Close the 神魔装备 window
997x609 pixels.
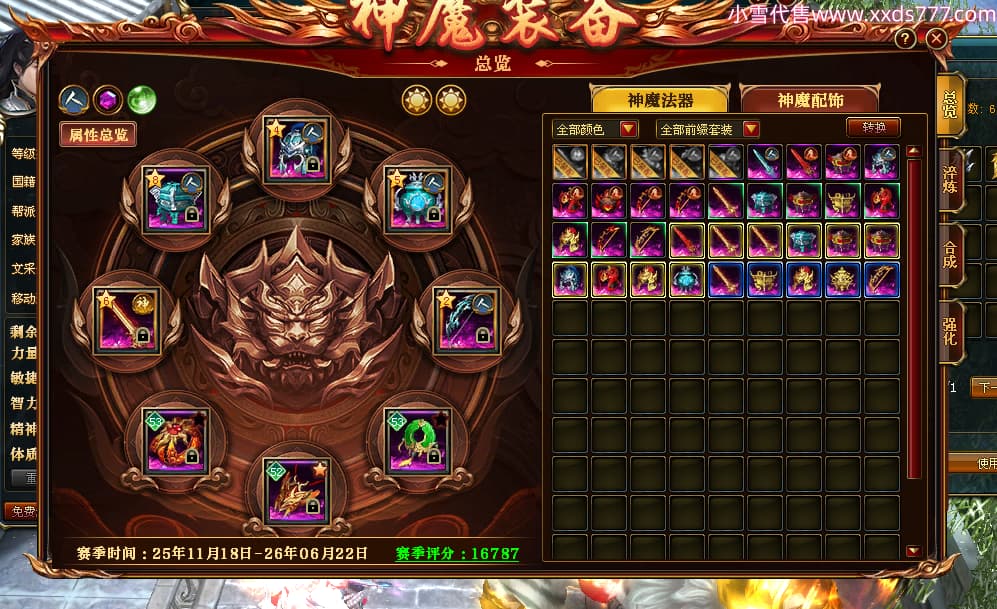(936, 39)
